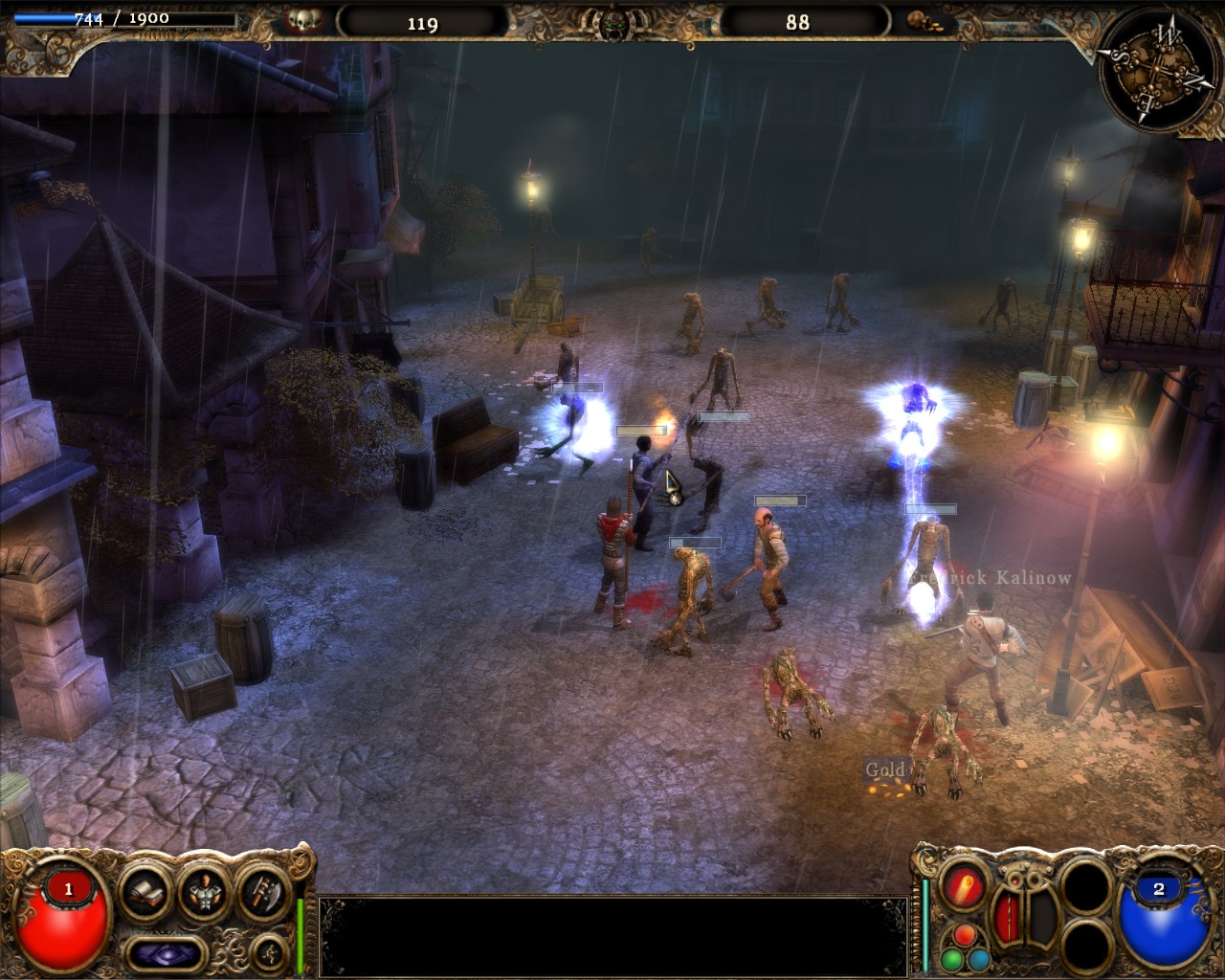The image size is (1225, 980).
Task: Open the character armor screen
Action: pyautogui.click(x=203, y=892)
